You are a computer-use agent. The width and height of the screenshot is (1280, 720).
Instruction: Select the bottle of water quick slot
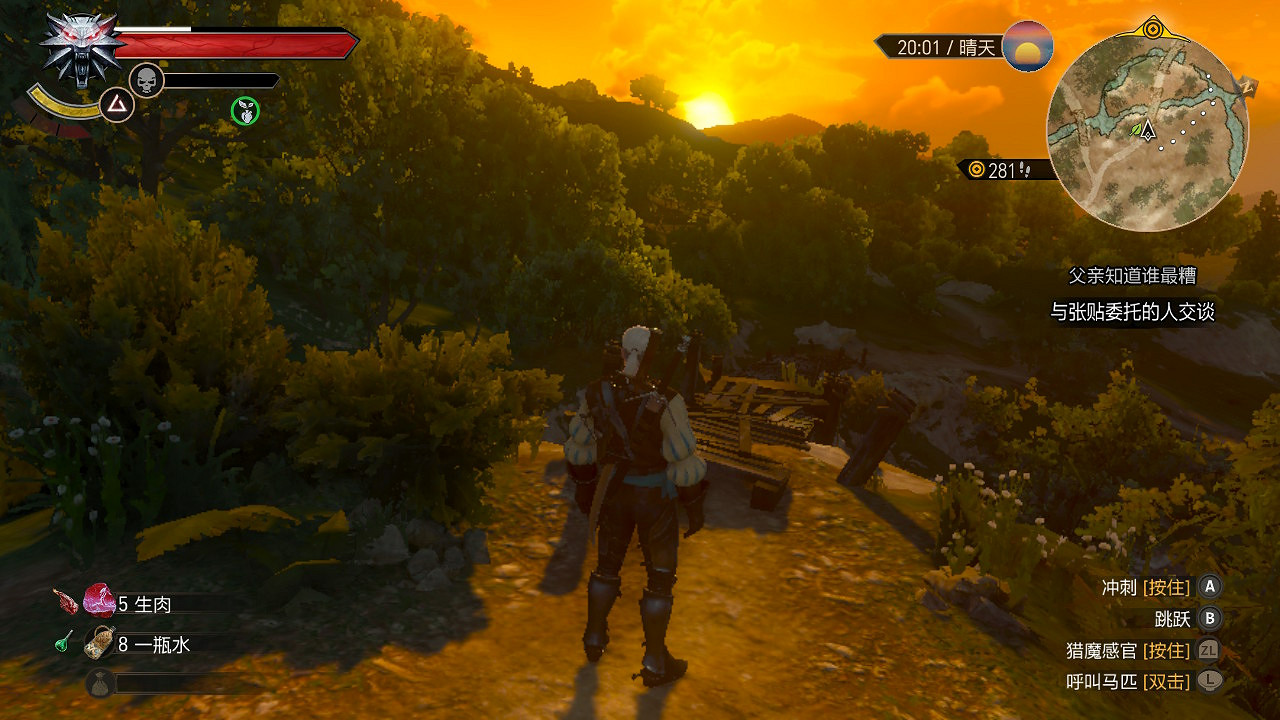(100, 644)
